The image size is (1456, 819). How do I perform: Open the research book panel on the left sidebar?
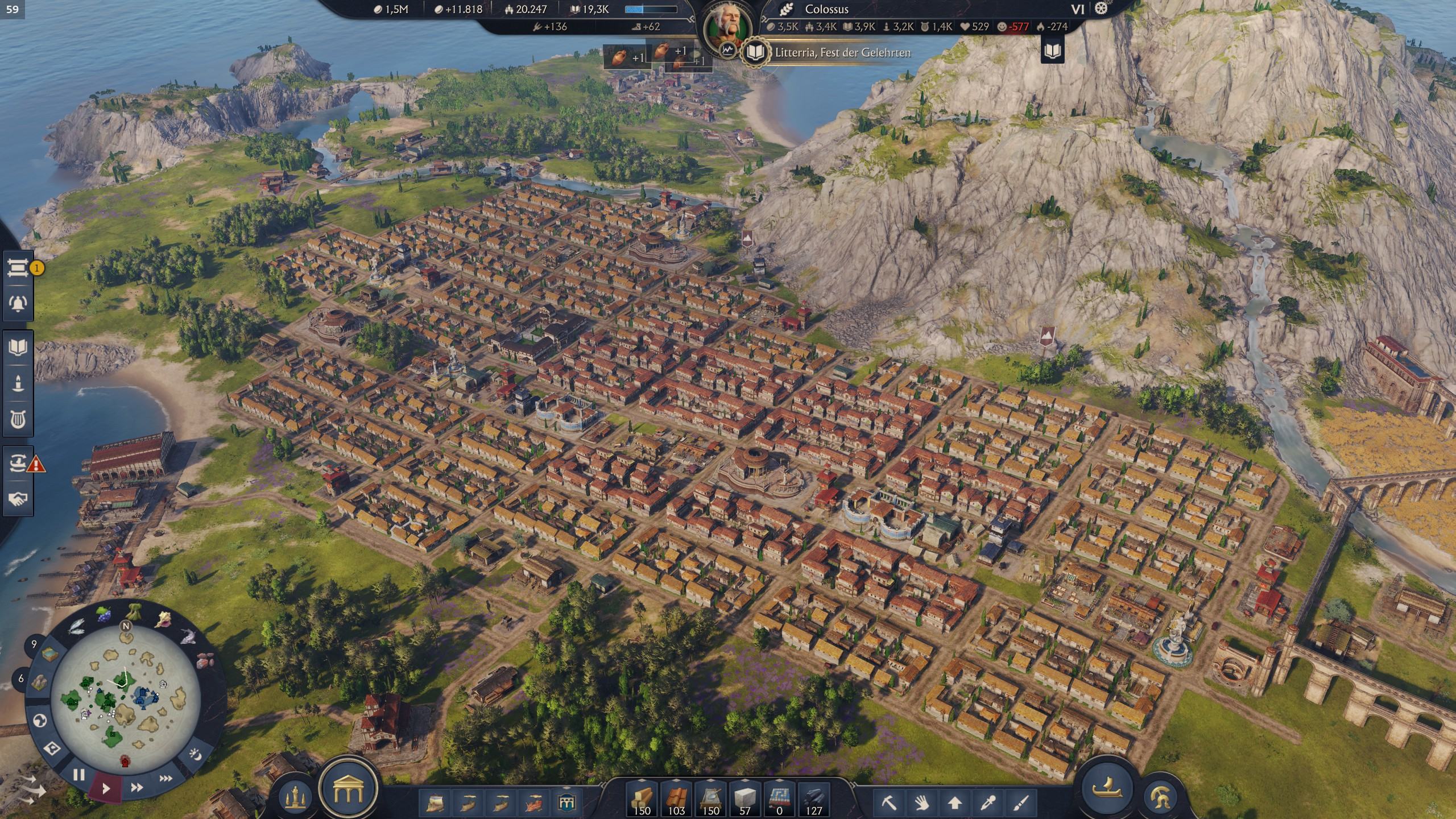coord(18,348)
